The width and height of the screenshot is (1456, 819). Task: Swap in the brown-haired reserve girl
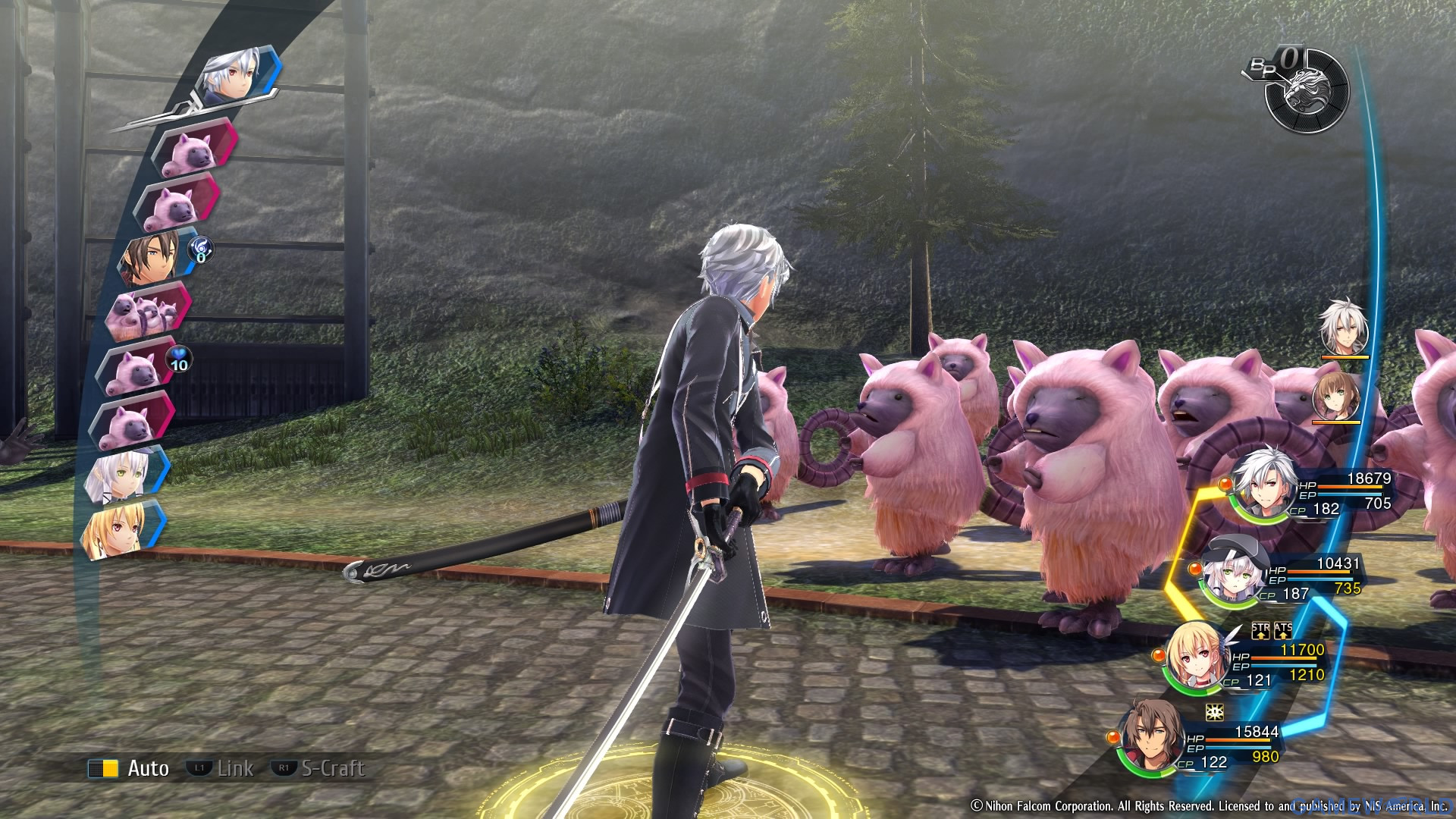tap(1335, 394)
